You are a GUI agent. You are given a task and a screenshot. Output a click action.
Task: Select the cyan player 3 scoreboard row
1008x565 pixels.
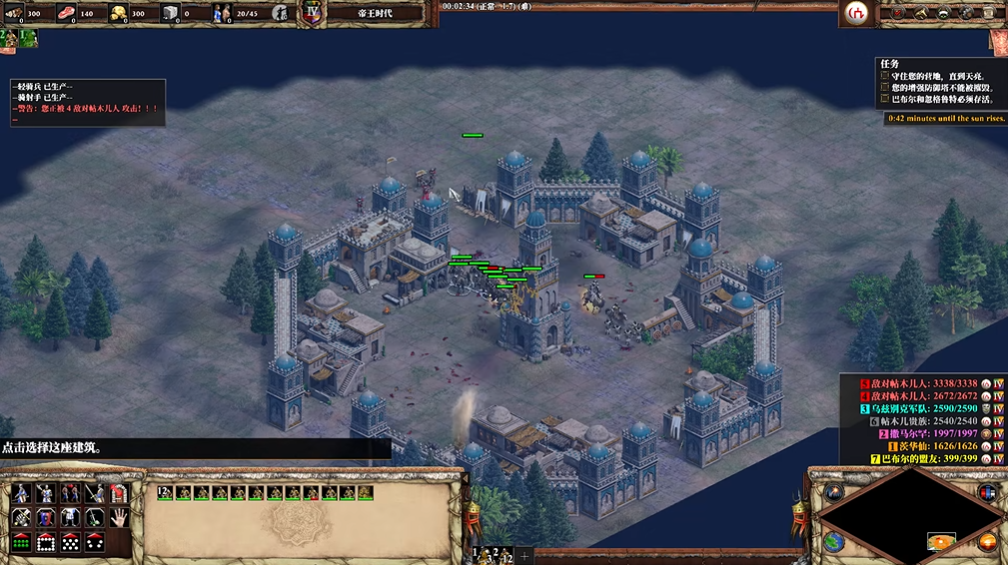click(922, 408)
